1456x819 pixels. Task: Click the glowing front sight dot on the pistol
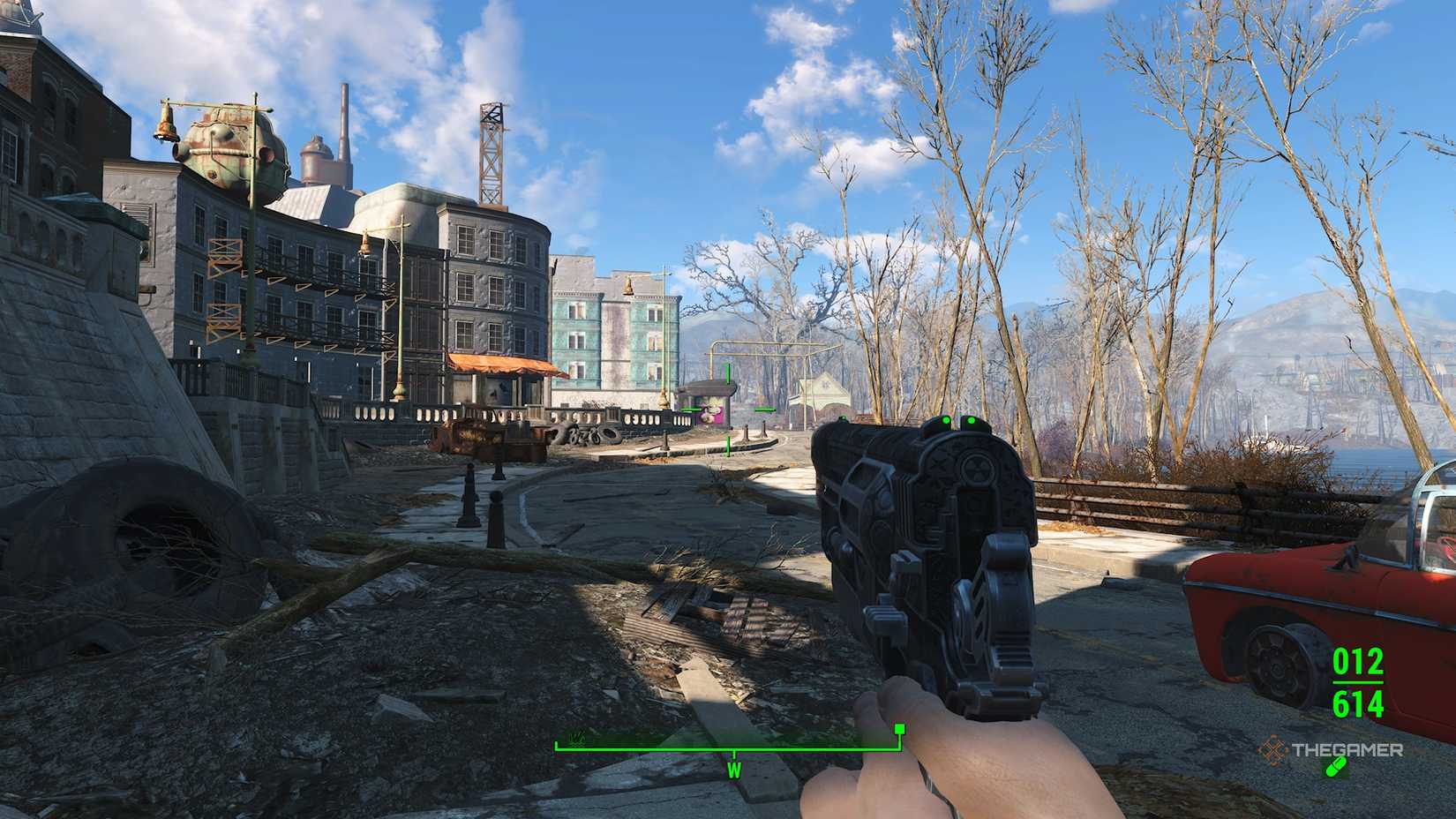843,418
